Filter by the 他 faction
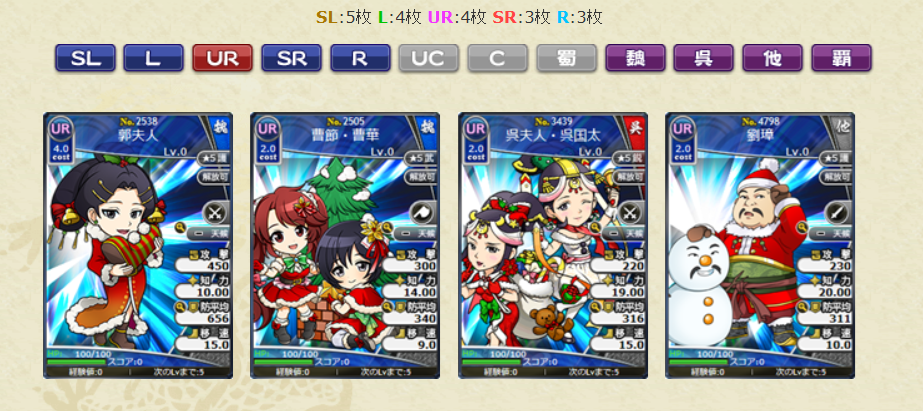The width and height of the screenshot is (923, 411). [772, 58]
